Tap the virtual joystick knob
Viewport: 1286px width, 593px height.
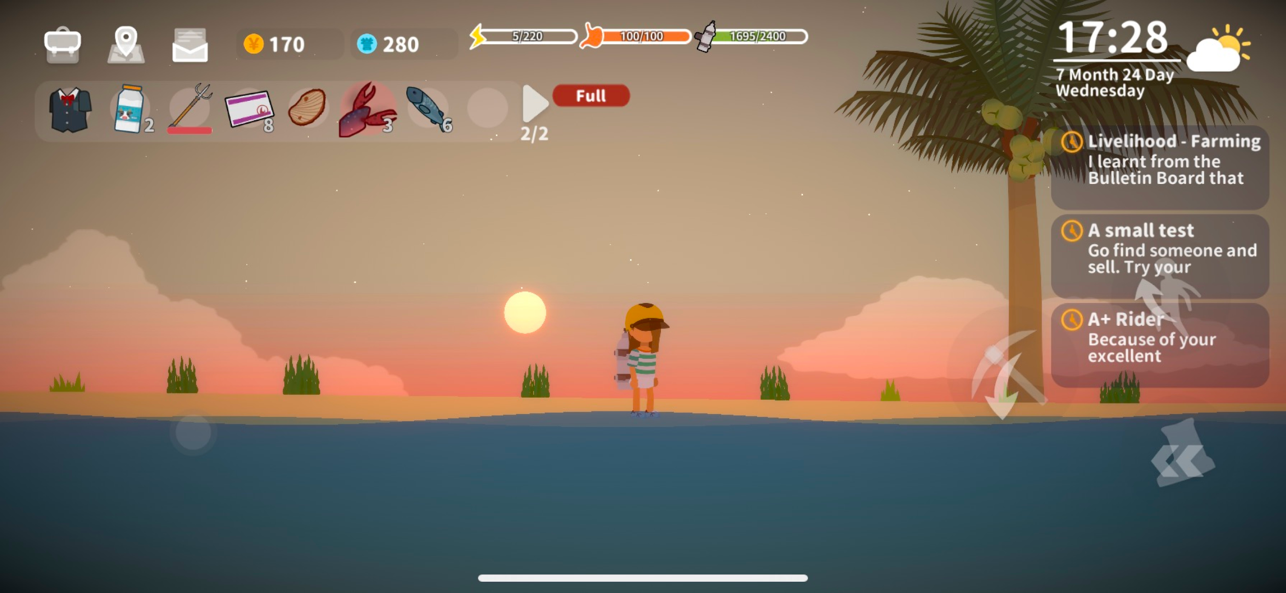point(193,433)
